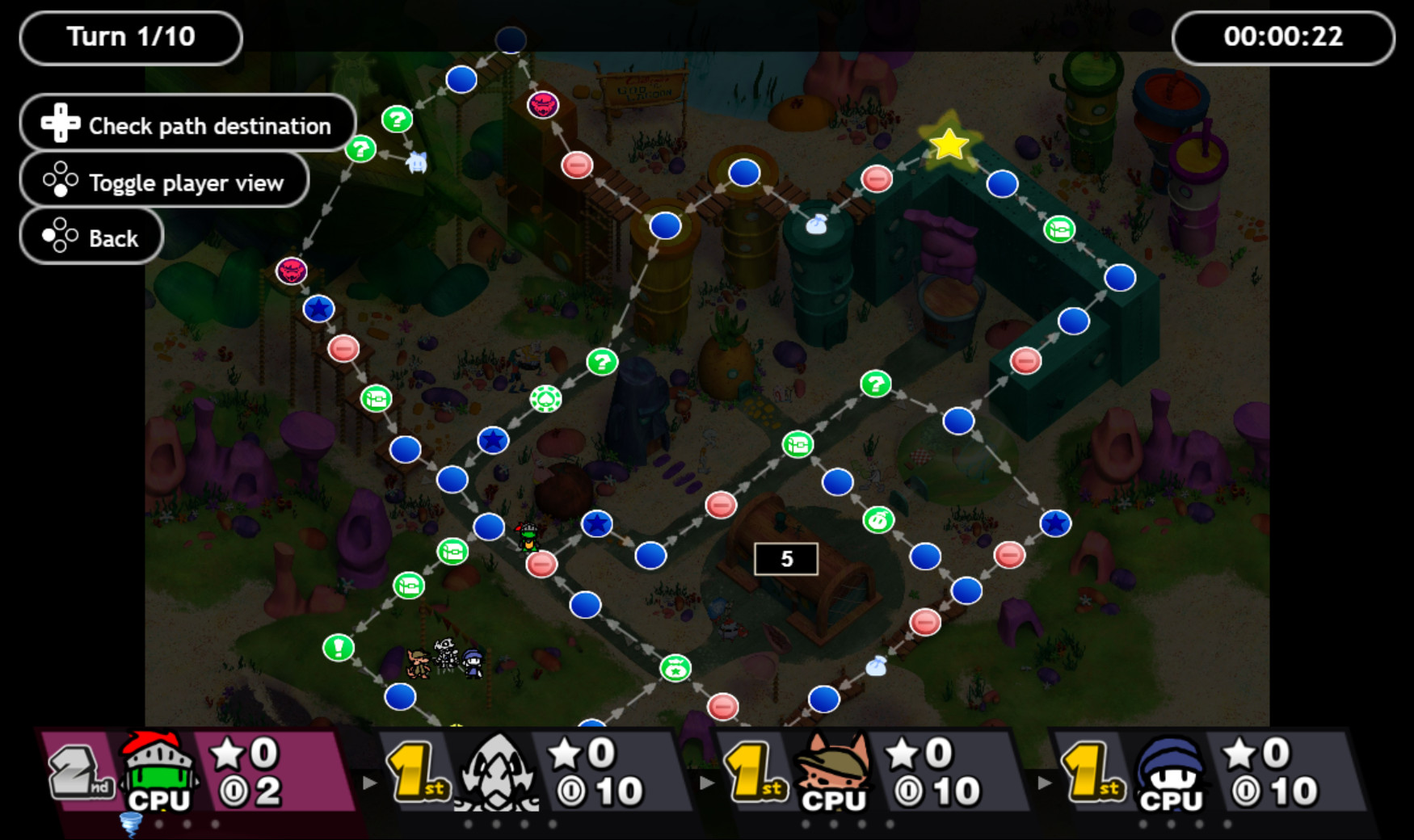Select the tornado item below the knight CPU

pos(129,824)
